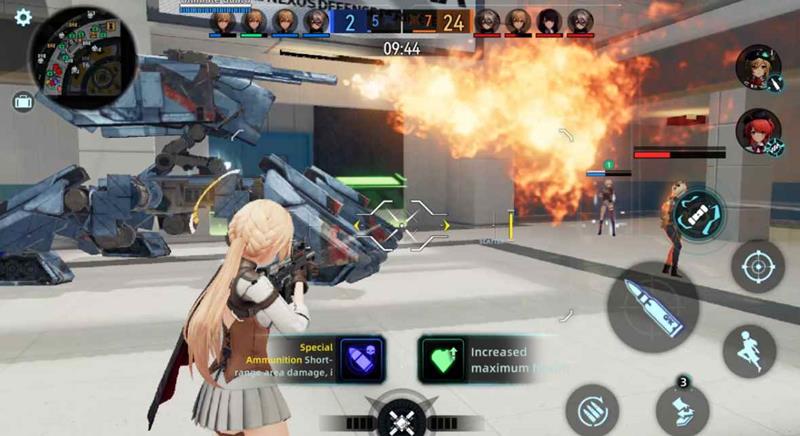Activate the glowing teal skill button

pyautogui.click(x=697, y=213)
